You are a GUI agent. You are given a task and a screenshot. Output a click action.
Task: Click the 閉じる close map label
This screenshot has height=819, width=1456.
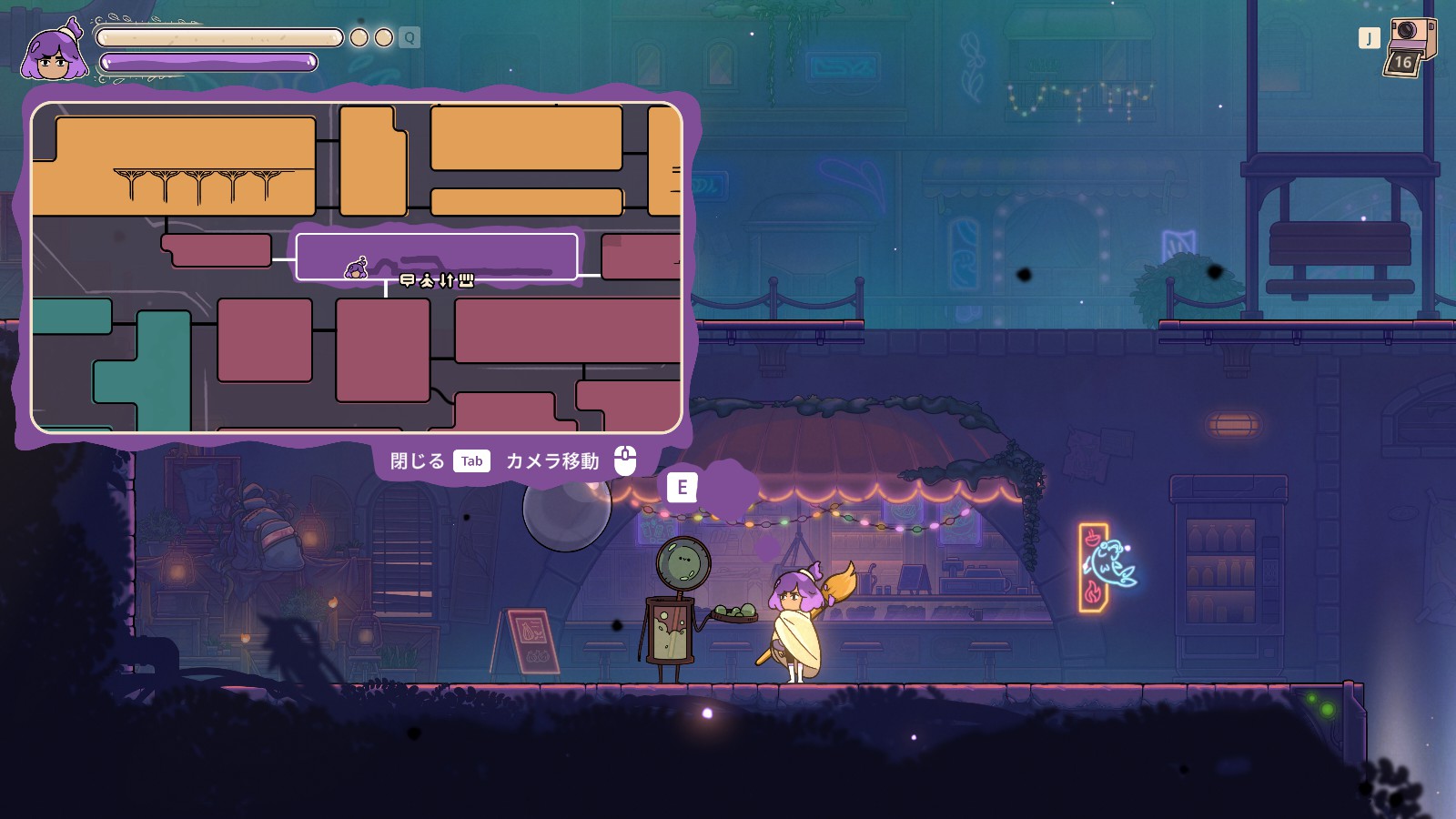coord(418,461)
